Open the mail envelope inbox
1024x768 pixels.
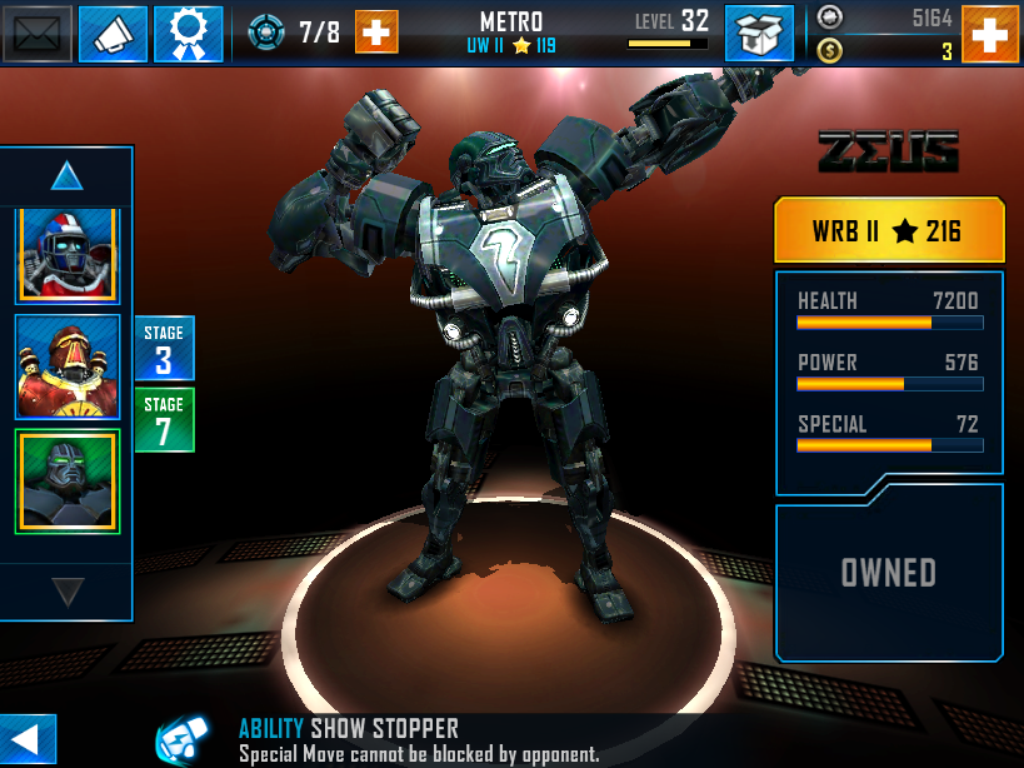click(37, 34)
